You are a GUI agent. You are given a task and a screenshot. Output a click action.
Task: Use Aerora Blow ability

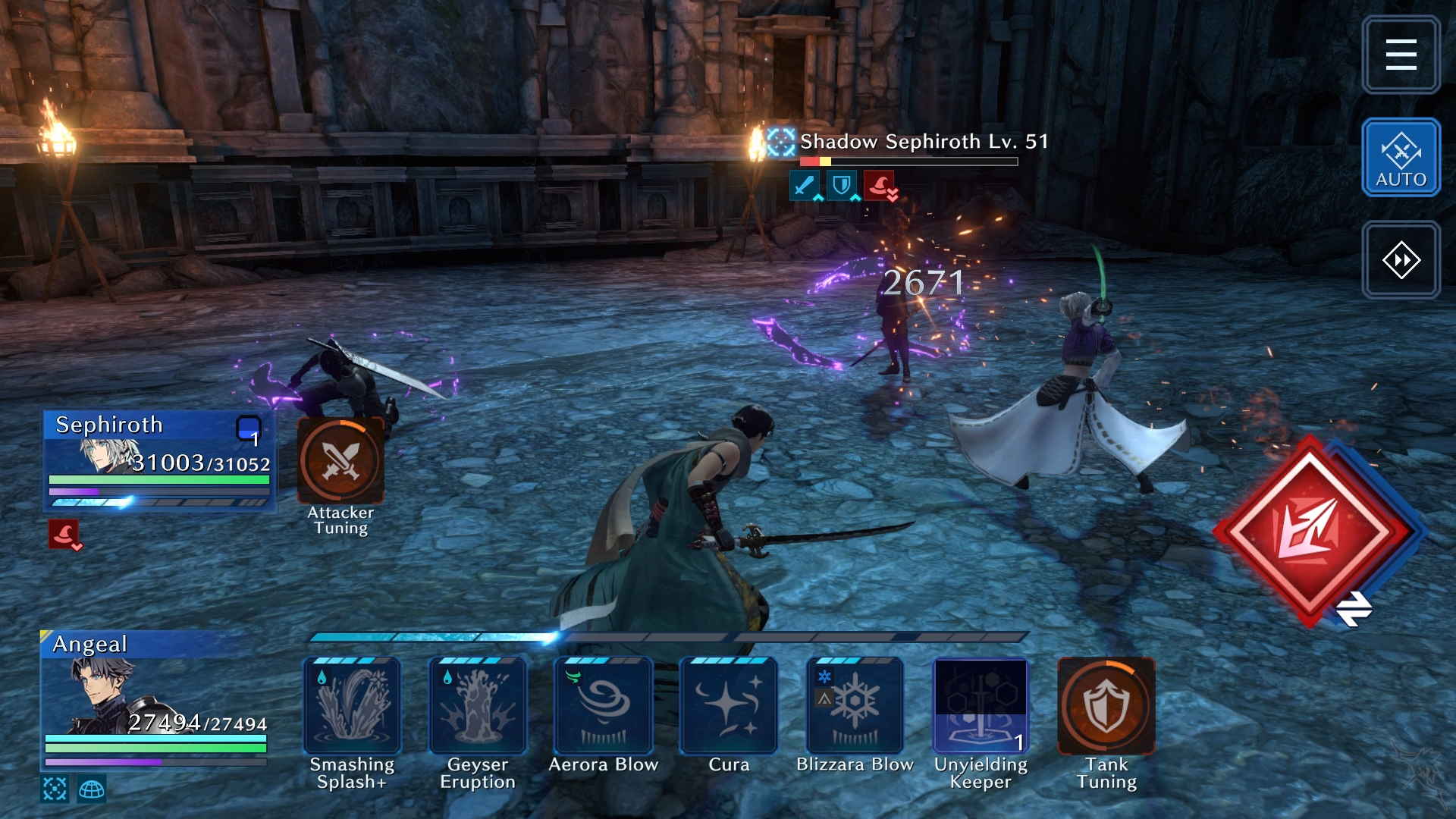(x=604, y=706)
